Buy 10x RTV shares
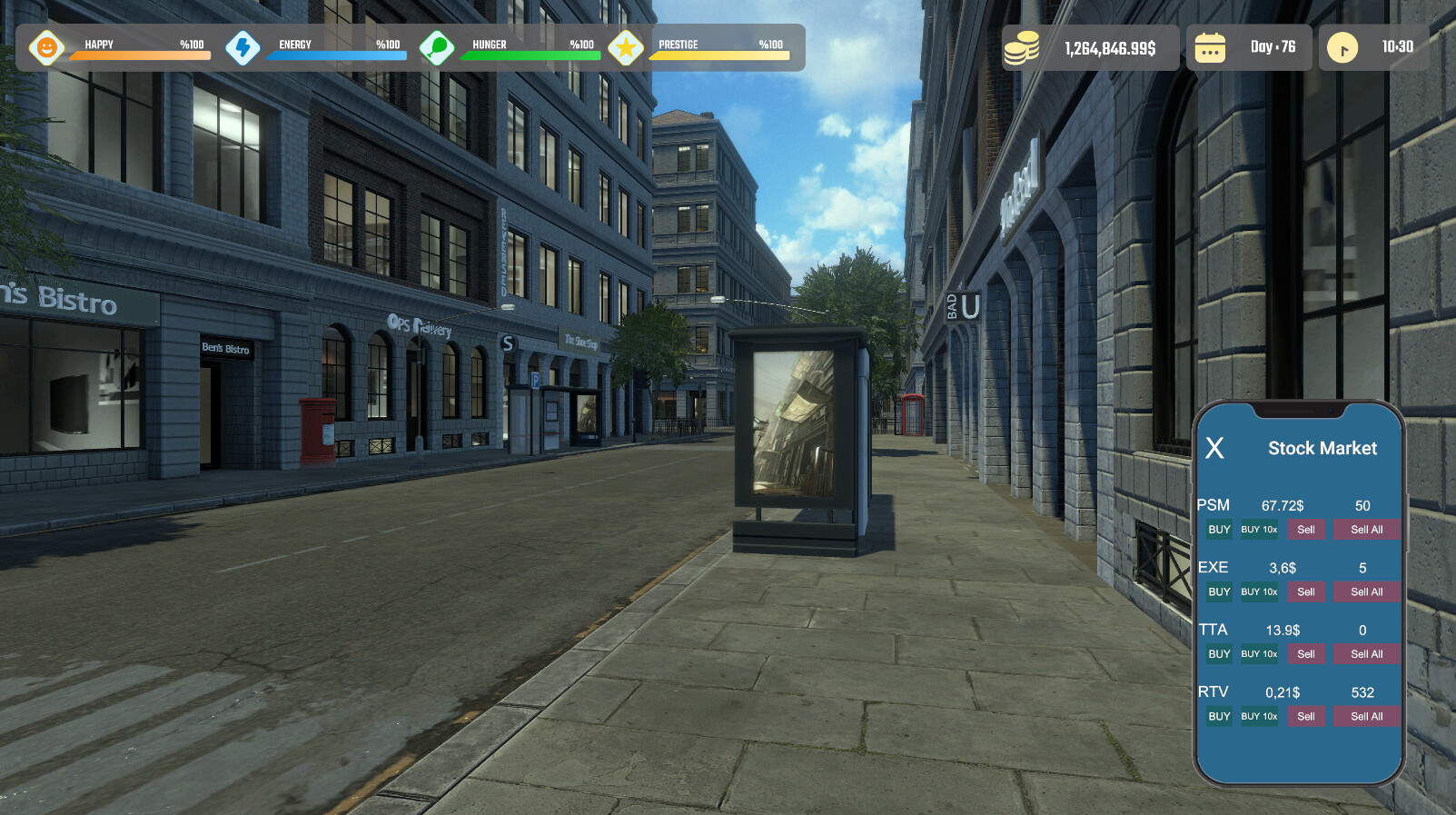This screenshot has width=1456, height=815. 1258,716
